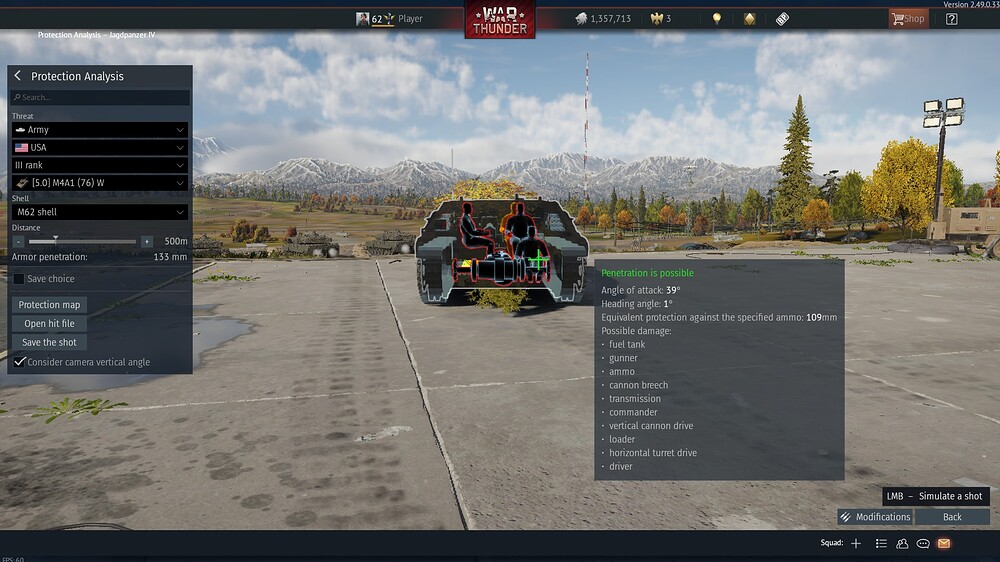Open the help question mark button
The height and width of the screenshot is (562, 1000).
(x=951, y=18)
